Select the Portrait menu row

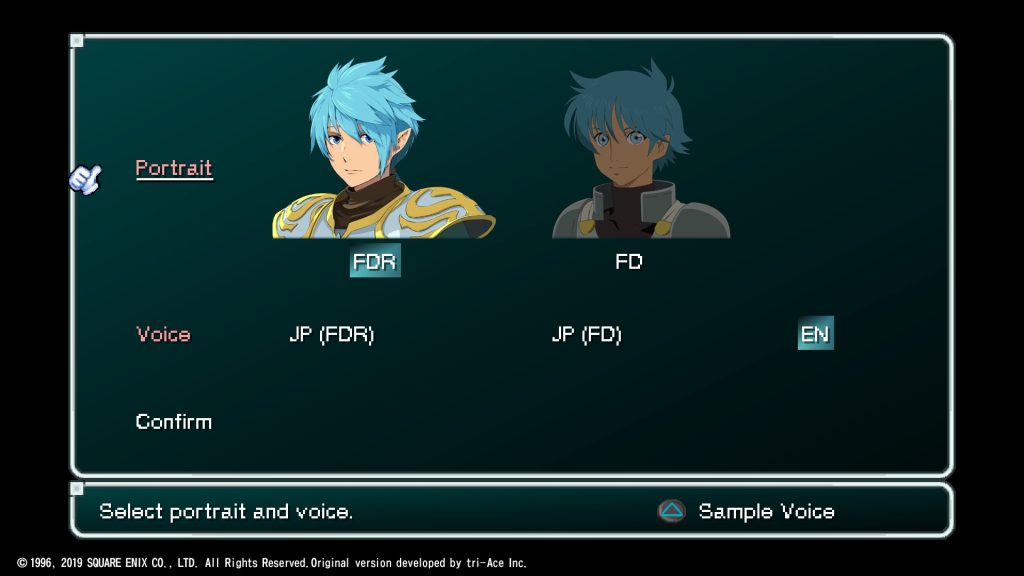click(174, 168)
